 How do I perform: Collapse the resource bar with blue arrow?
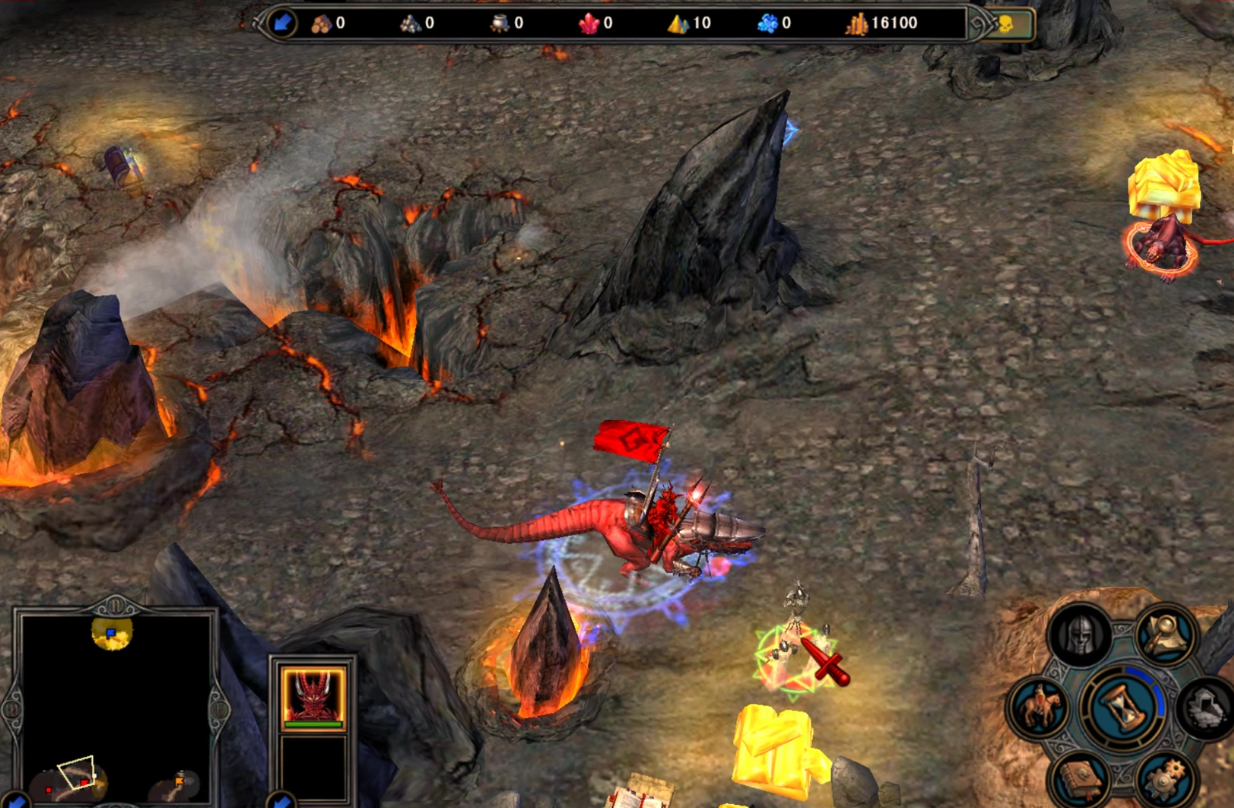point(283,23)
